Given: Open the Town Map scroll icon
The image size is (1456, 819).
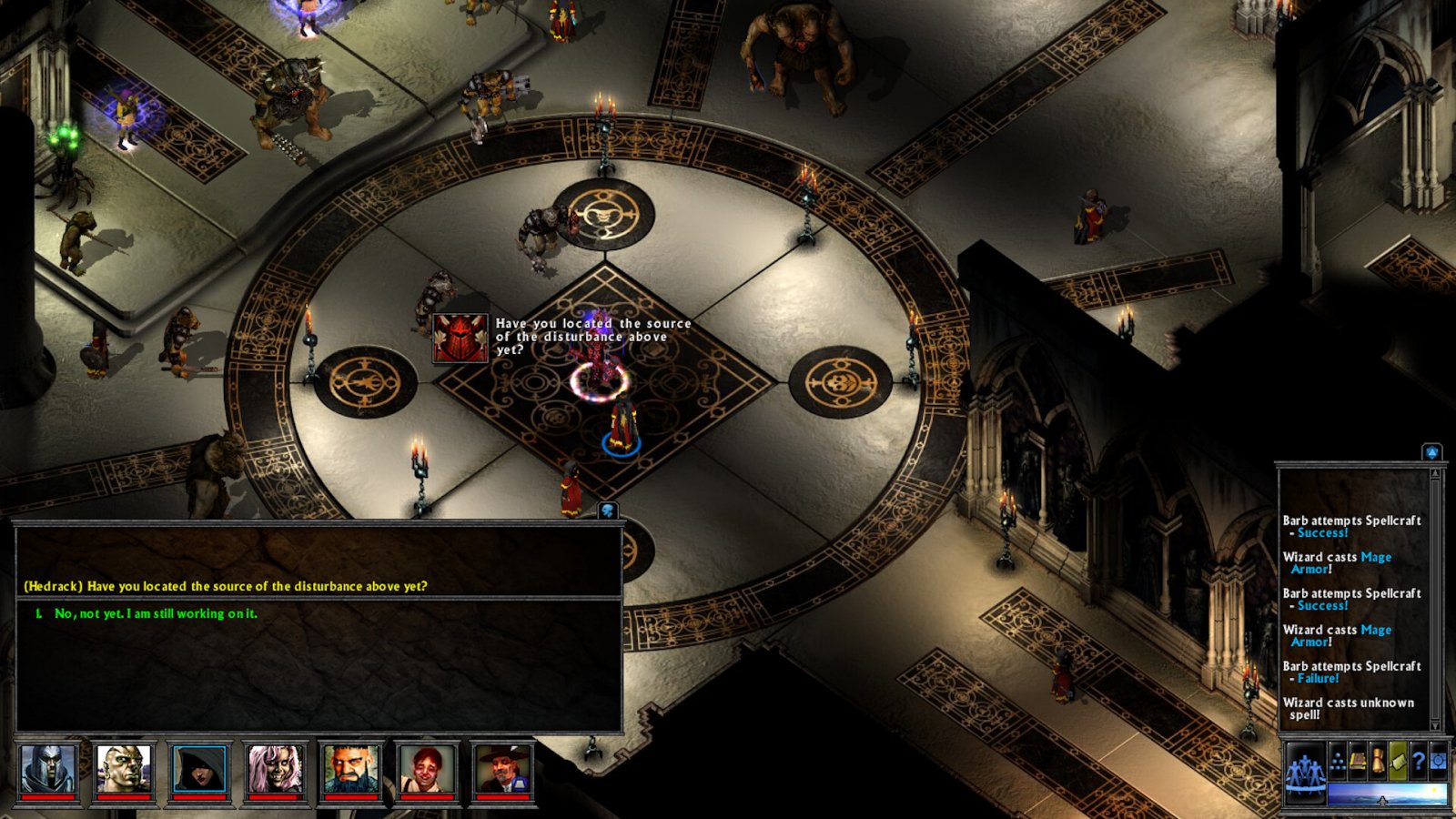Looking at the screenshot, I should (1378, 762).
